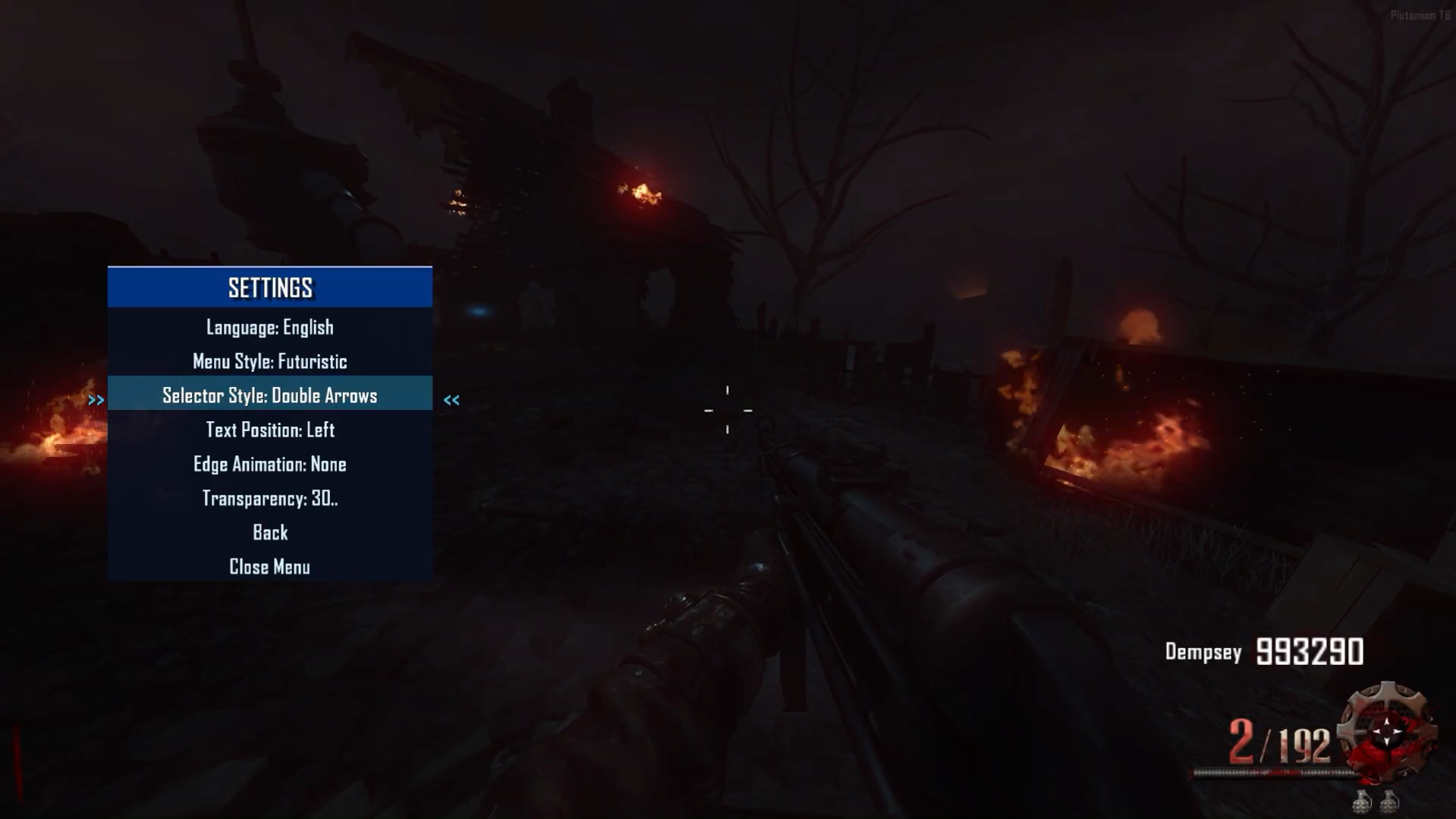Cycle the Edge Animation: None option

coord(269,464)
